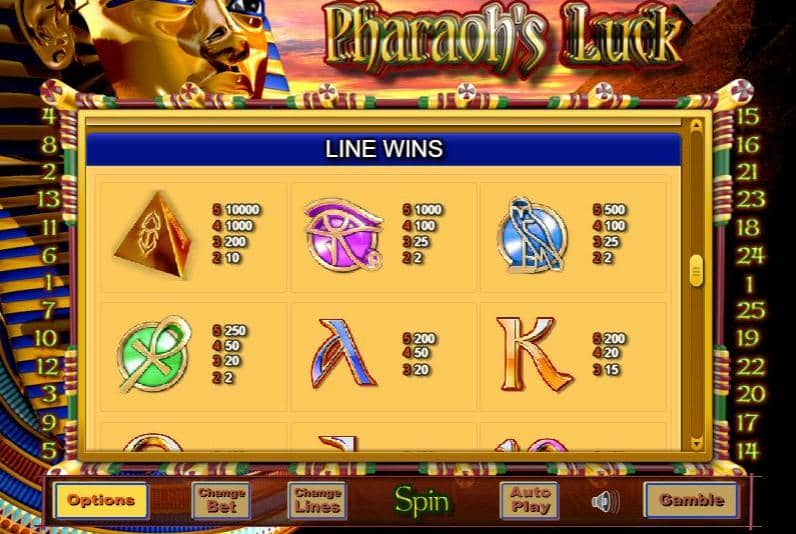Click the scrollbar up arrow
Screen dimensions: 796x534
tap(696, 127)
